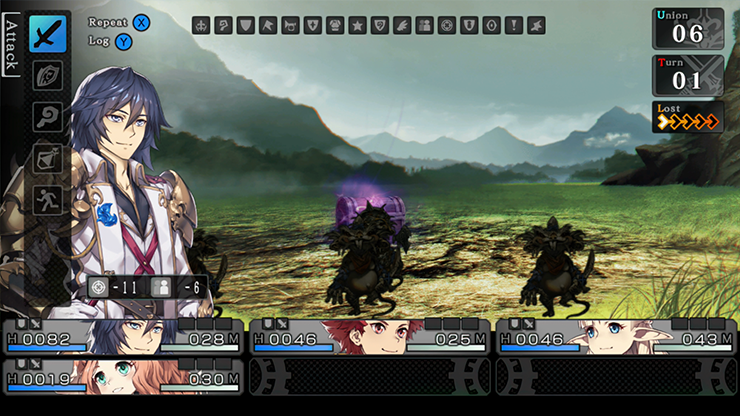Viewport: 740px width, 416px height.
Task: Click the star status icon
Action: point(357,26)
